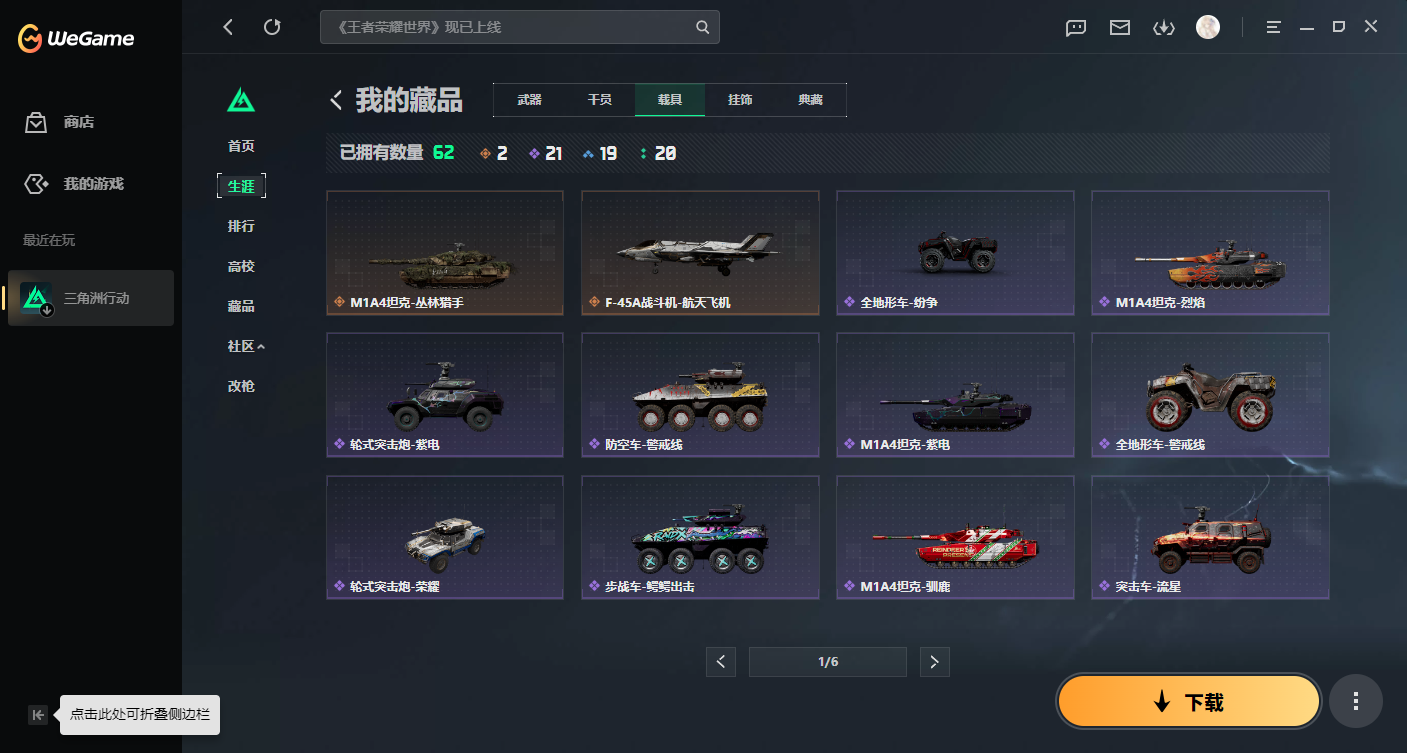Filter collection by orange rarity count 2
The image size is (1407, 753).
tap(495, 153)
